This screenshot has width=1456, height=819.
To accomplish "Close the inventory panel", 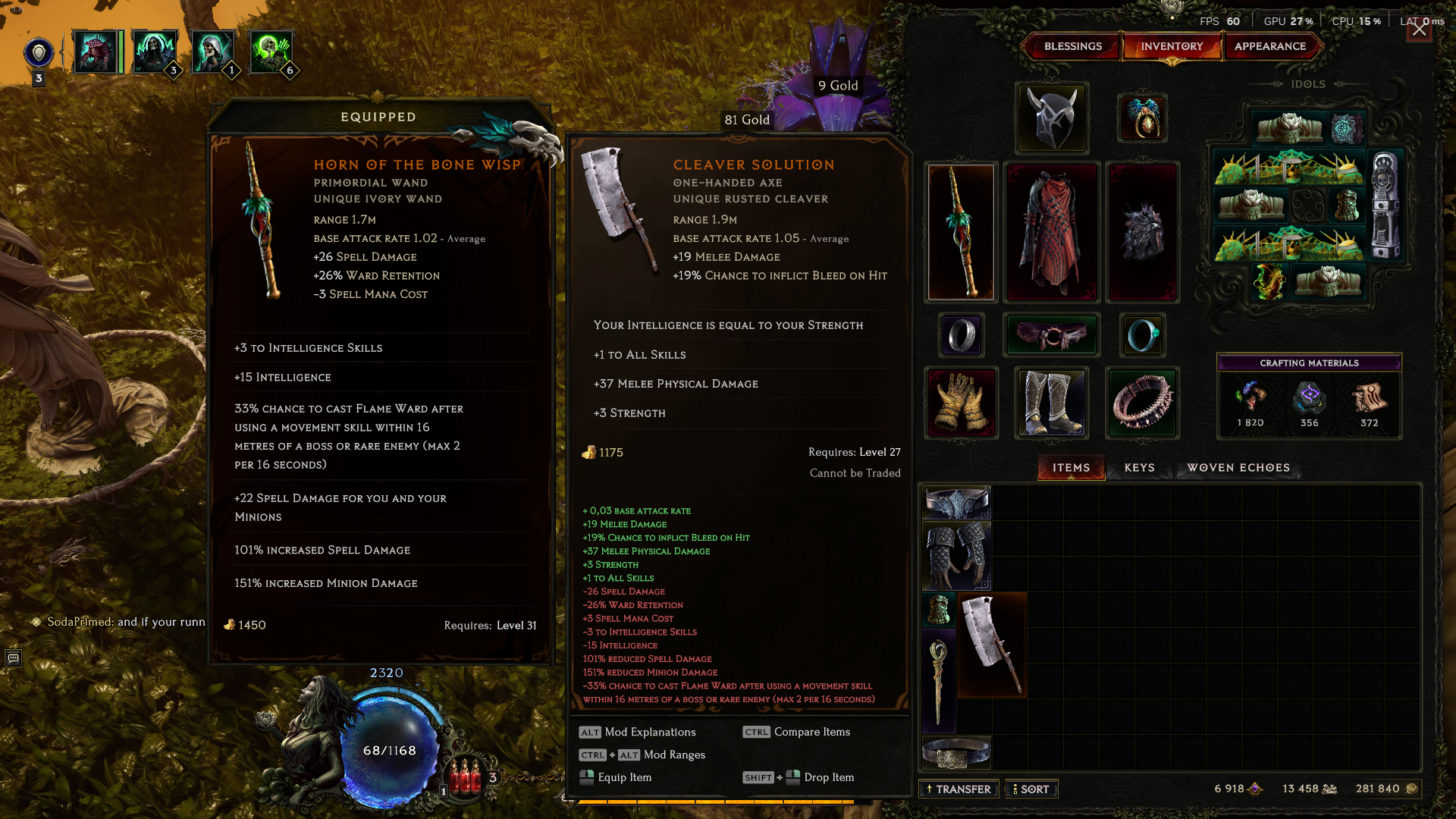I will point(1419,30).
